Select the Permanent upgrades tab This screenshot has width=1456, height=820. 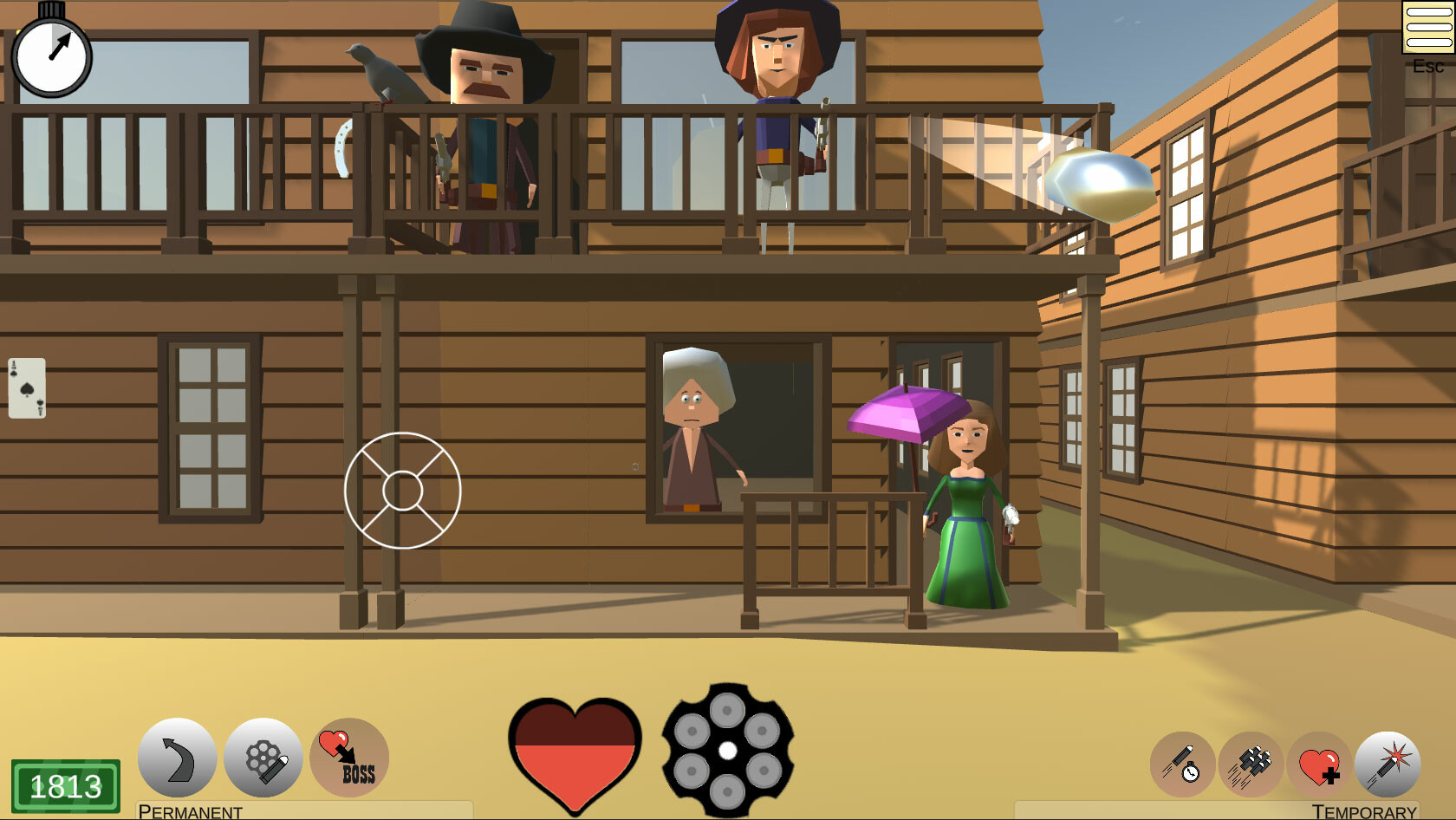pos(191,811)
